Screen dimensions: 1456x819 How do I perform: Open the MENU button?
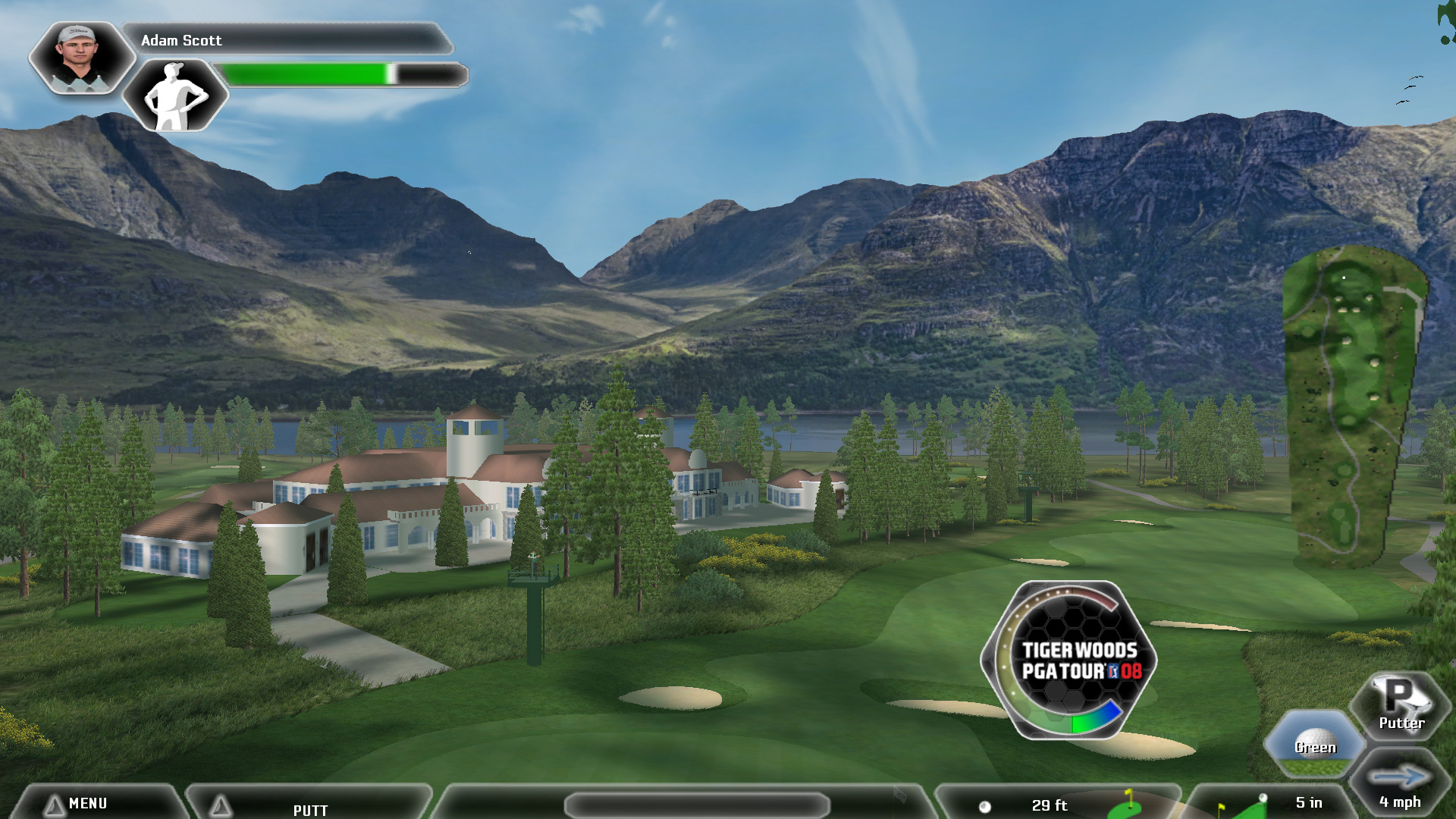pyautogui.click(x=87, y=803)
